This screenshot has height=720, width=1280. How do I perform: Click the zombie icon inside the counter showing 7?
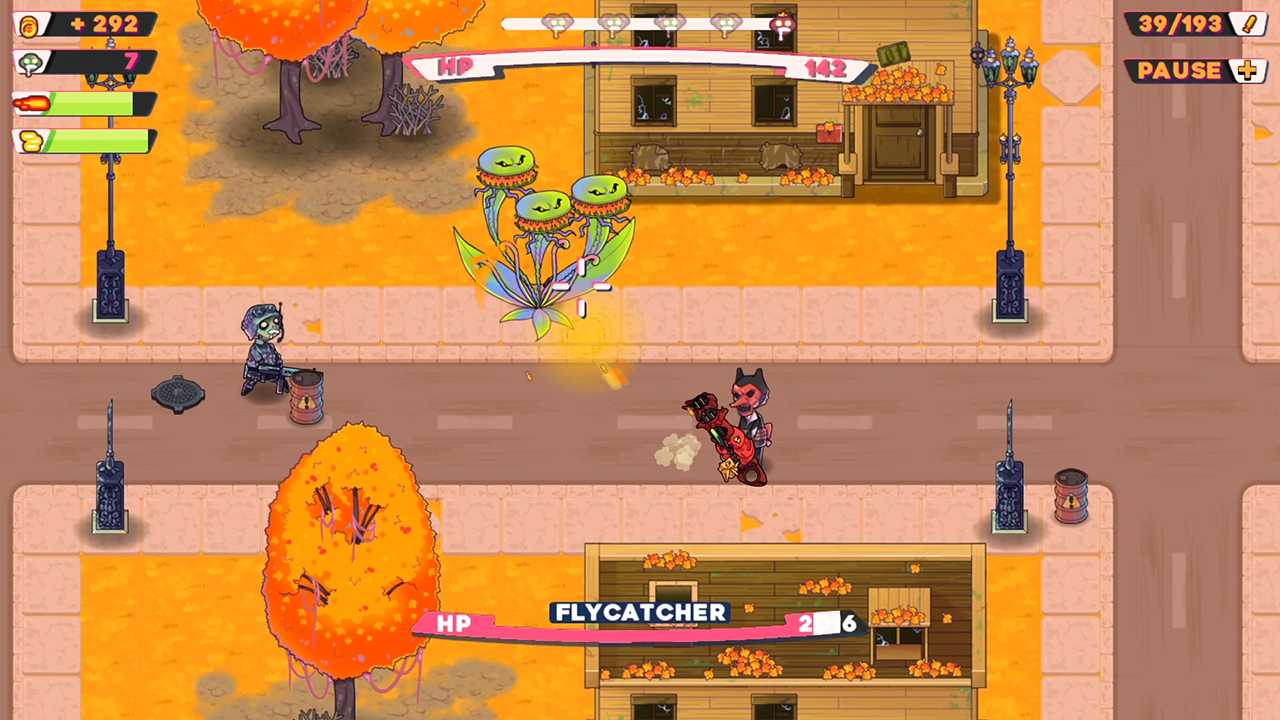(30, 62)
